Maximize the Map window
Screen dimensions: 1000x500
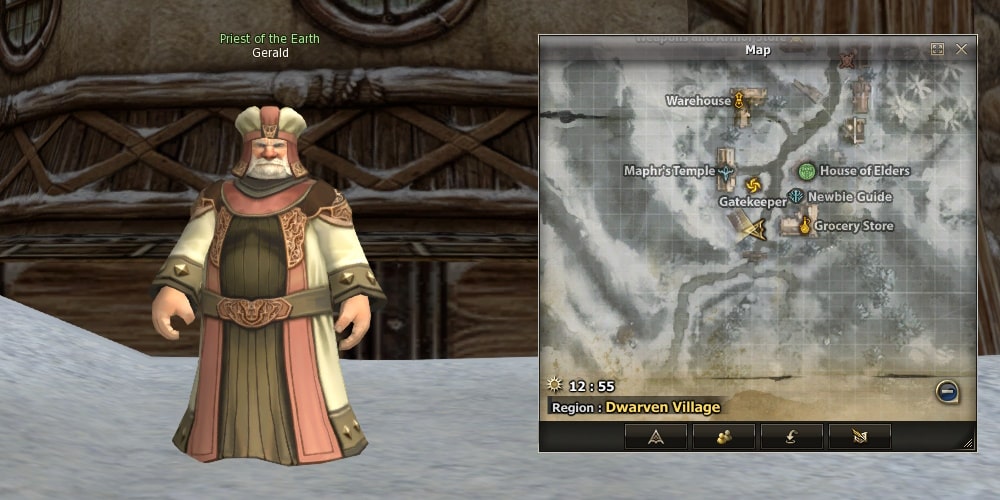pos(937,49)
